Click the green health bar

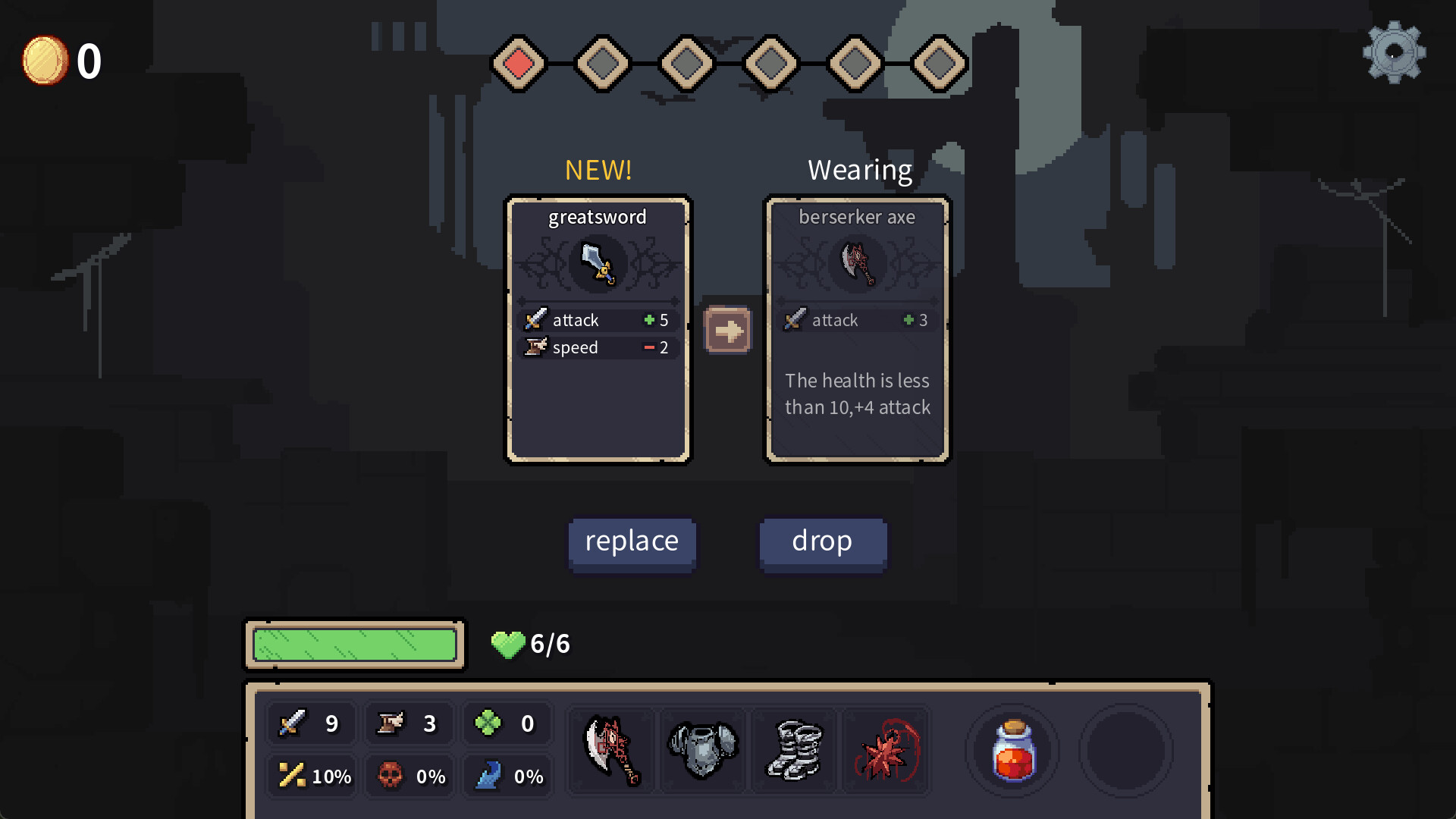pyautogui.click(x=354, y=645)
